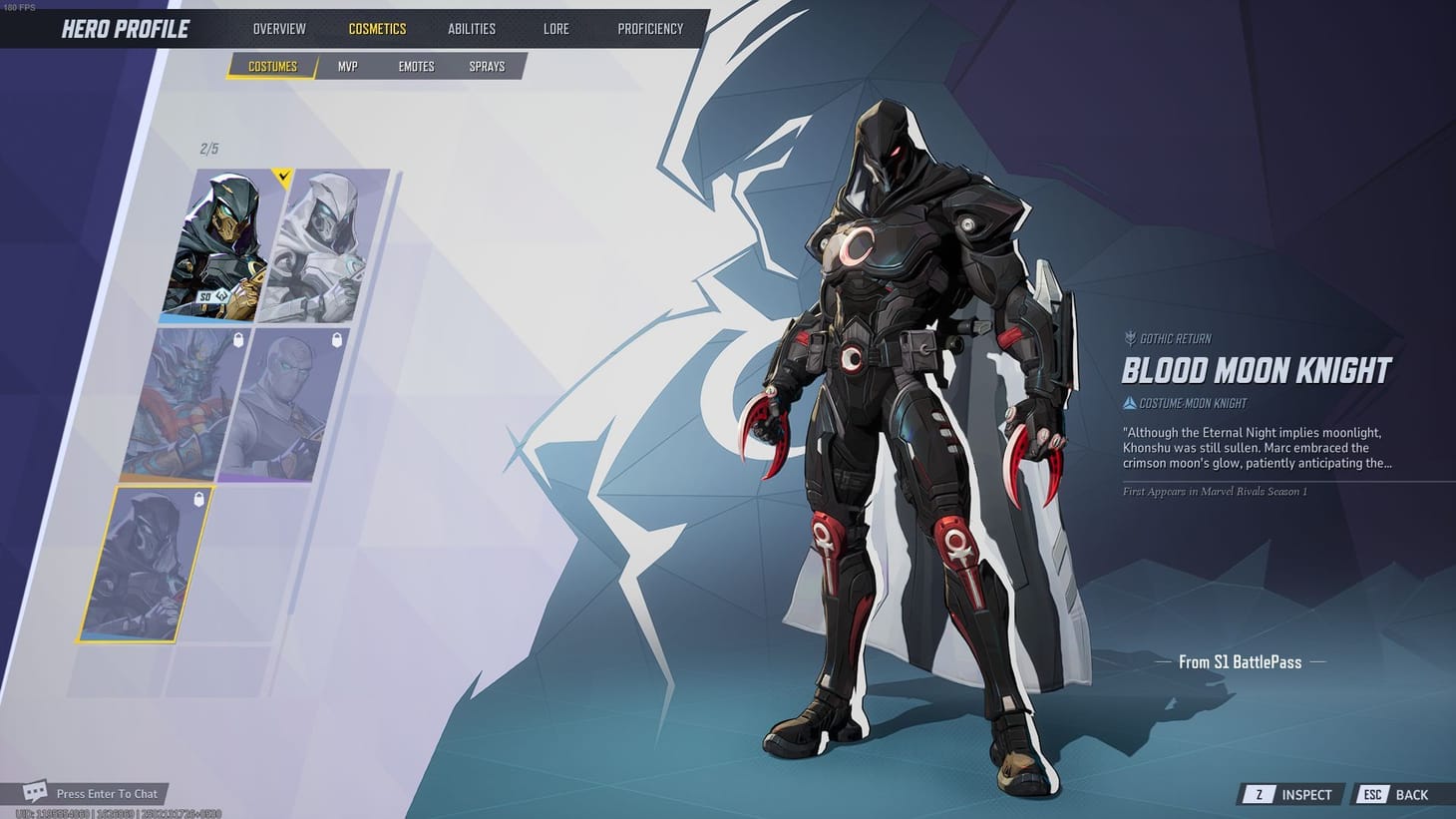1456x819 pixels.
Task: Open the Emotes sub-tab
Action: [415, 66]
